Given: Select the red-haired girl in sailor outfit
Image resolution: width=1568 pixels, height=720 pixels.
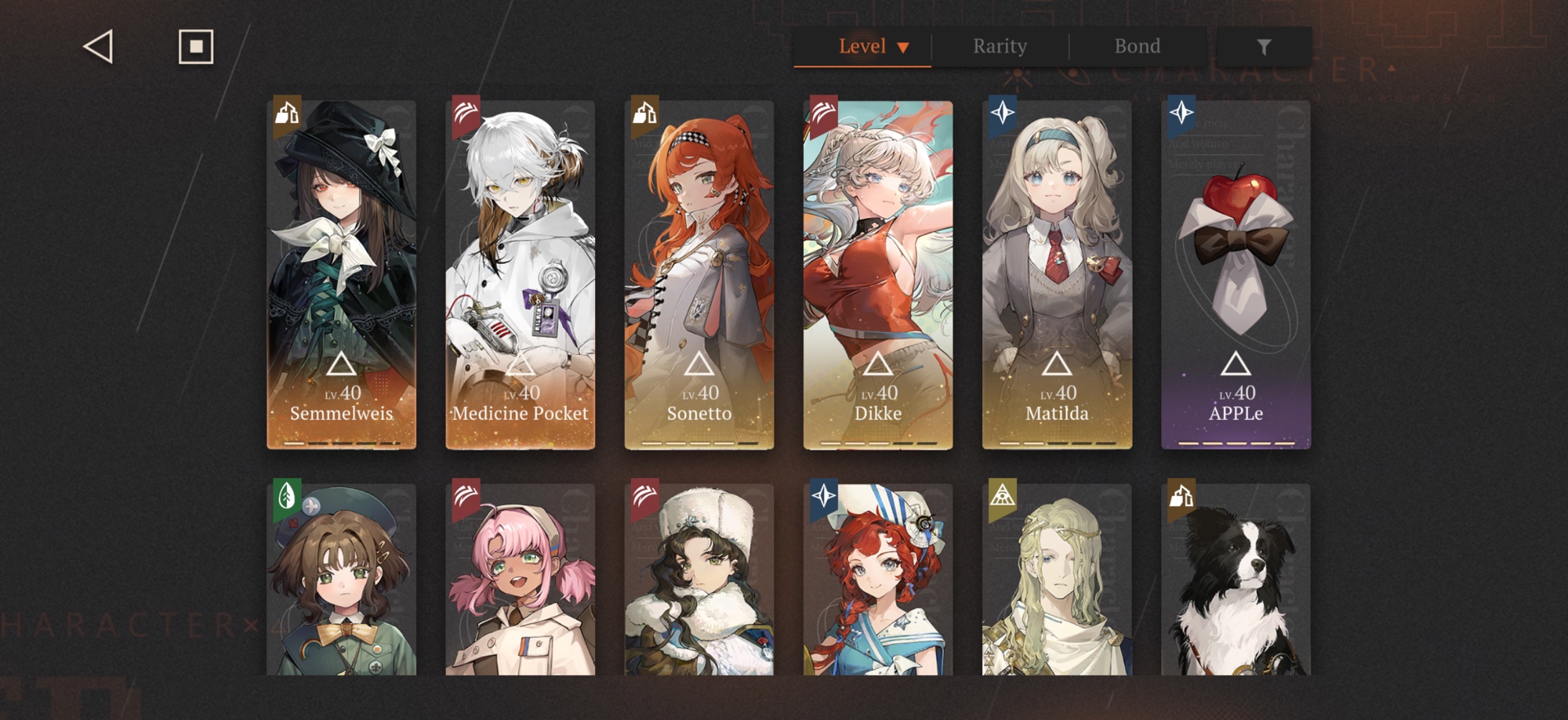Looking at the screenshot, I should pos(878,580).
